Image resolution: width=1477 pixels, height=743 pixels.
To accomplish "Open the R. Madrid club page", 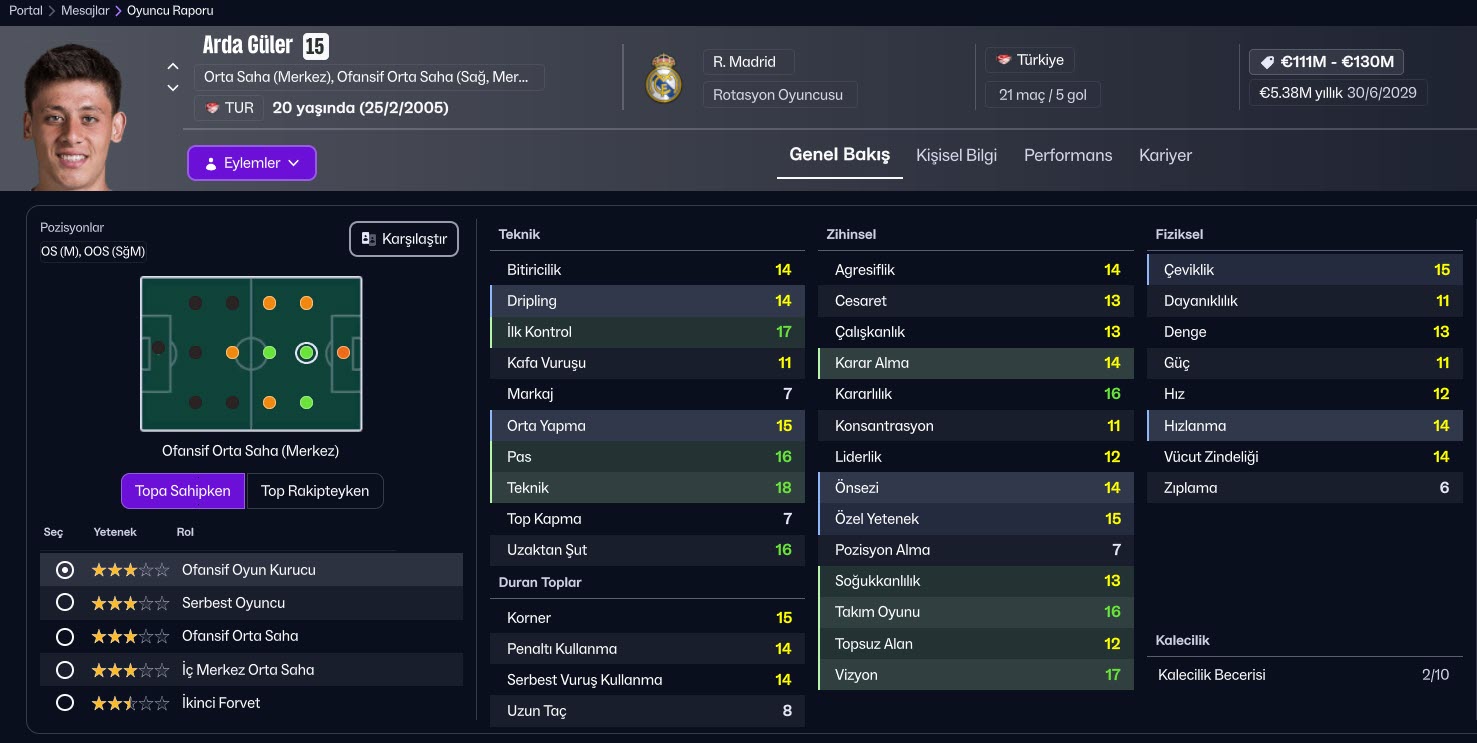I will [745, 62].
